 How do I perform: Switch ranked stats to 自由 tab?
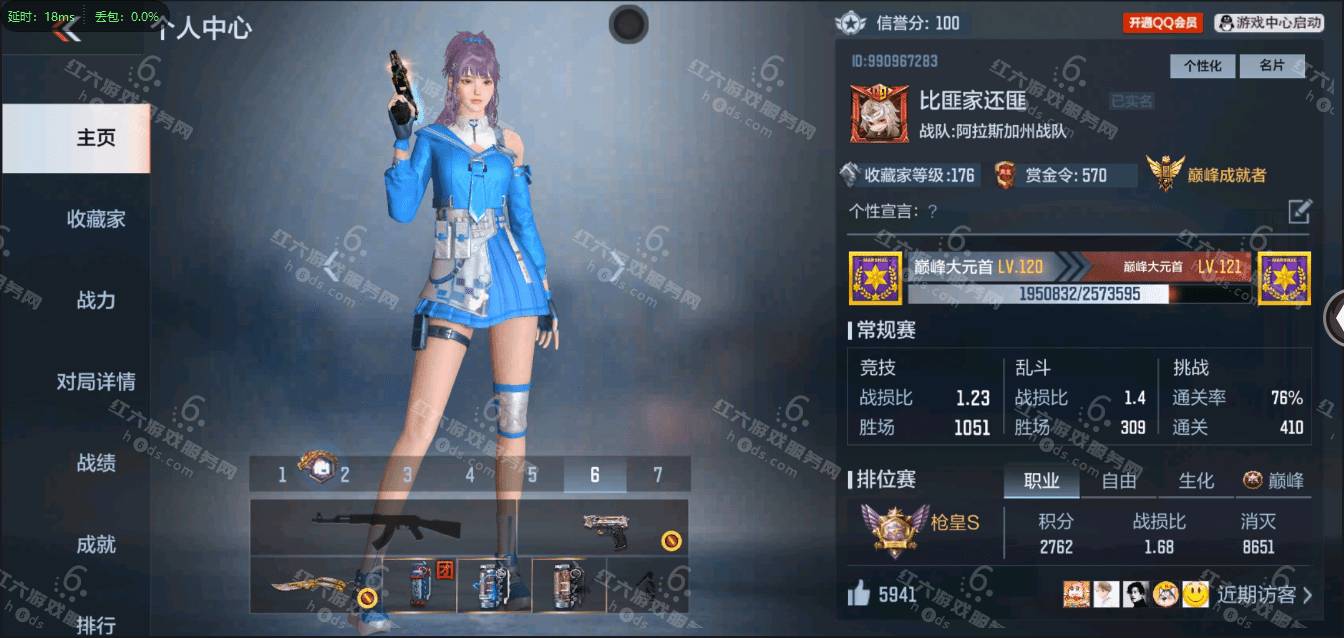coord(1118,481)
